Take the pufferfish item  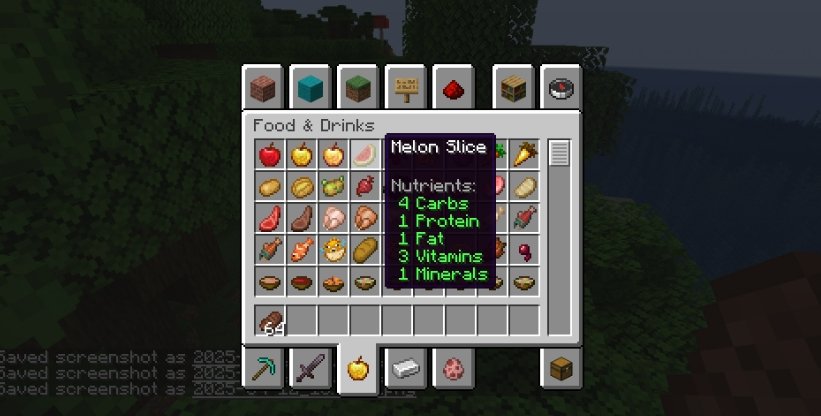coord(333,249)
